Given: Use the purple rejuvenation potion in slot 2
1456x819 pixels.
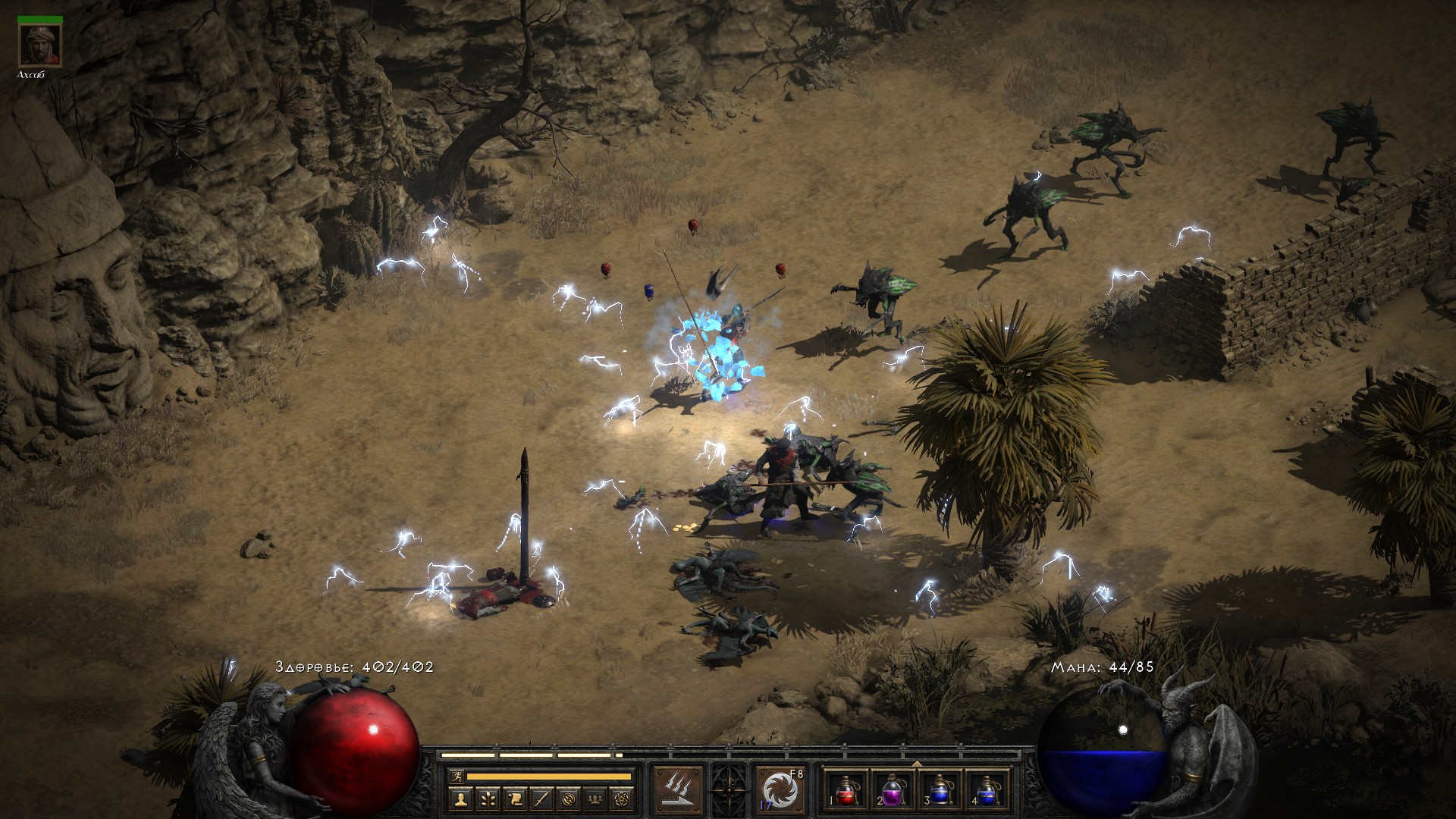Looking at the screenshot, I should [892, 789].
